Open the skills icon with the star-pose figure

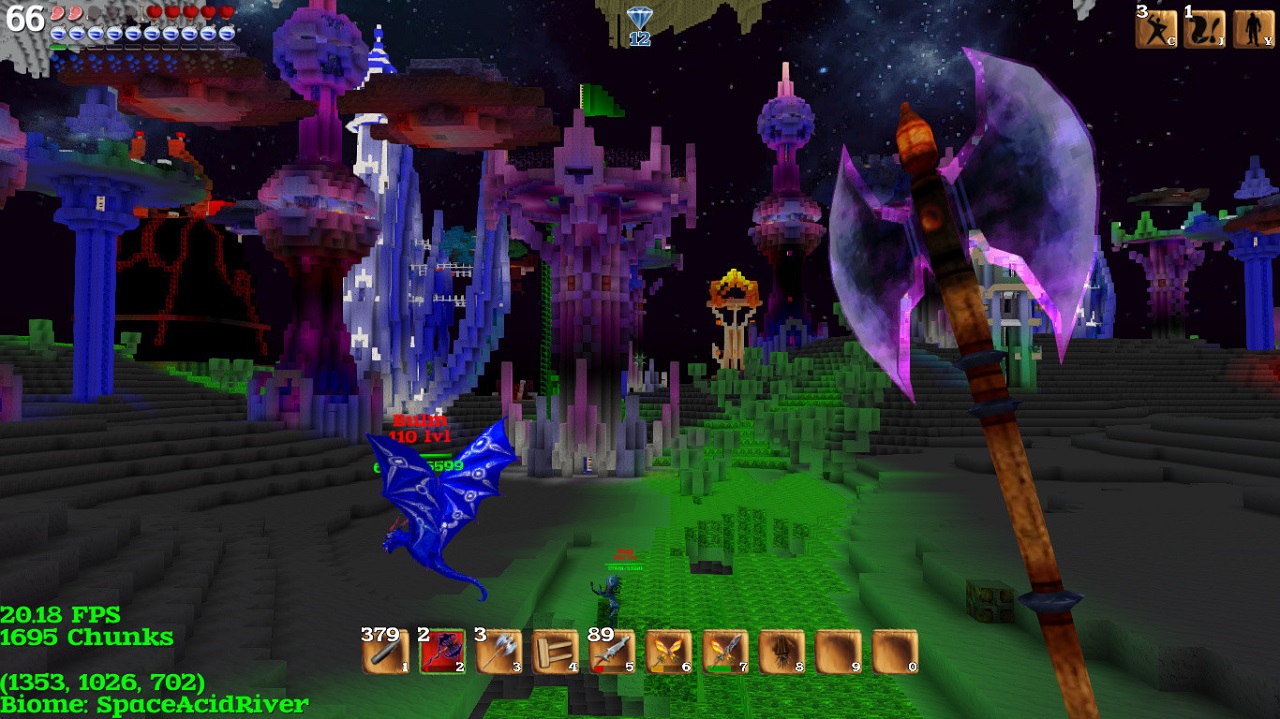coord(1156,28)
